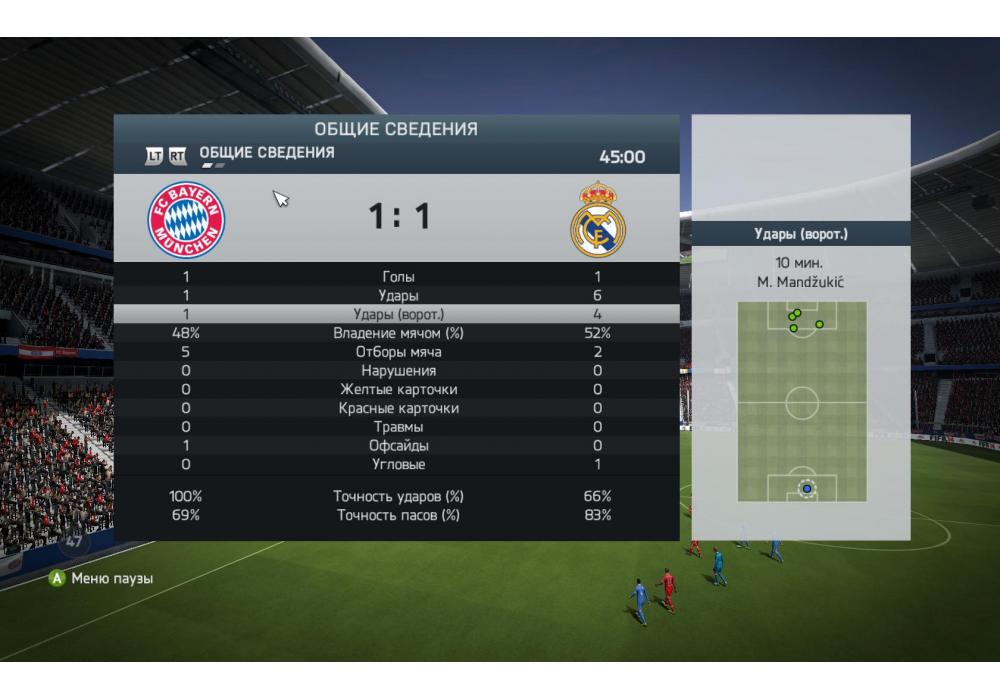Screen dimensions: 1000x700
Task: Select the Красные карточки row
Action: 397,408
